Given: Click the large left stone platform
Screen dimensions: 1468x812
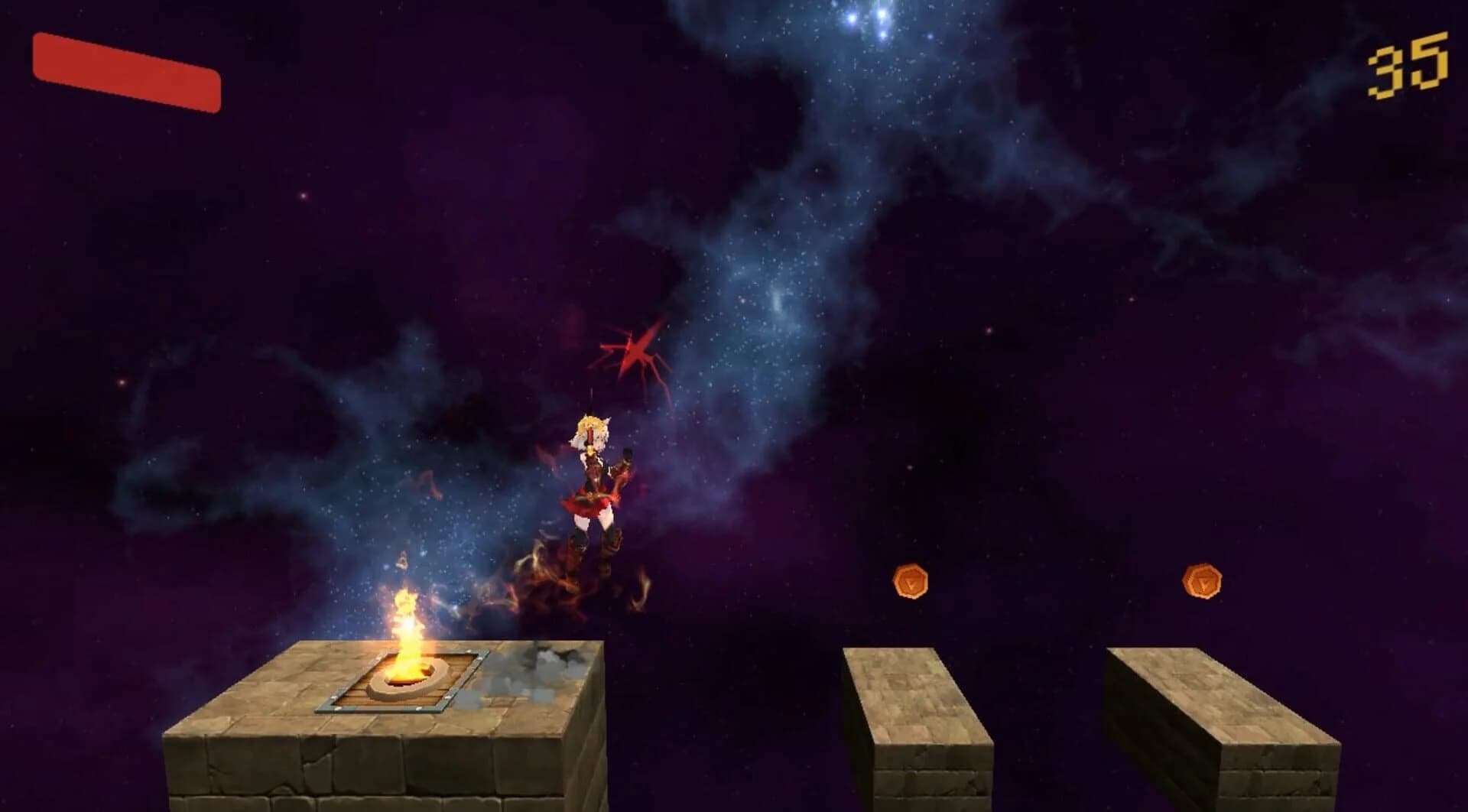Looking at the screenshot, I should click(x=344, y=734).
